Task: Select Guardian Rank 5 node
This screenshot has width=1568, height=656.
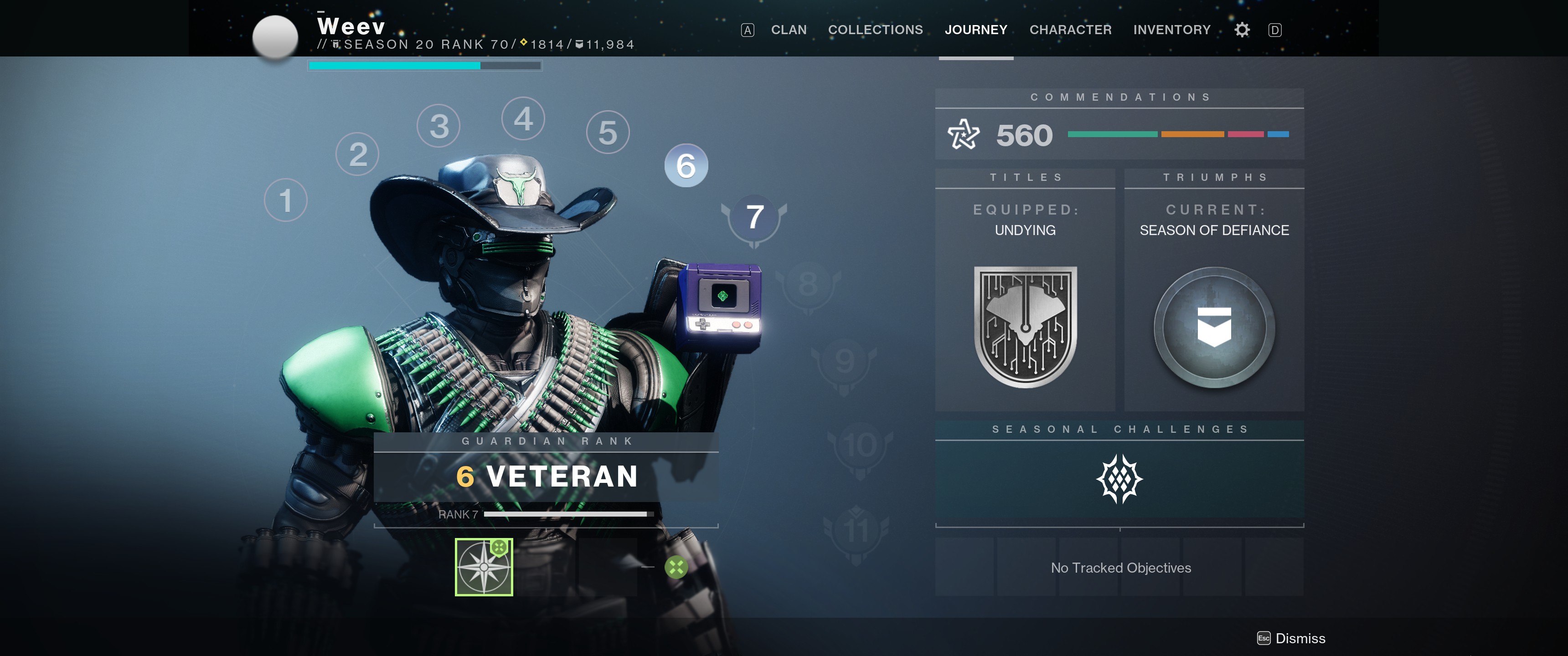Action: click(608, 133)
